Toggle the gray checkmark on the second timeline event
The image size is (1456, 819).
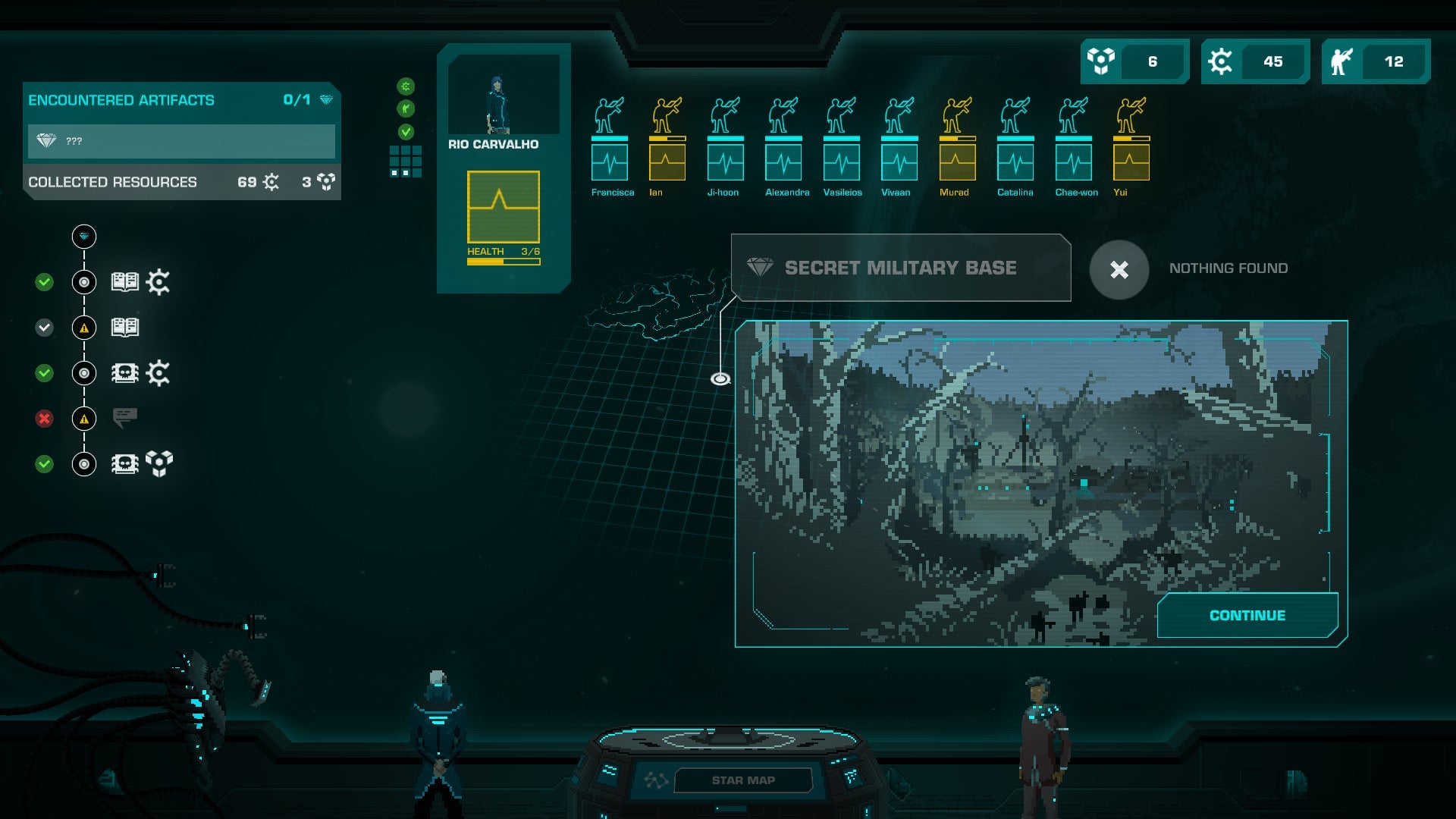pos(43,326)
